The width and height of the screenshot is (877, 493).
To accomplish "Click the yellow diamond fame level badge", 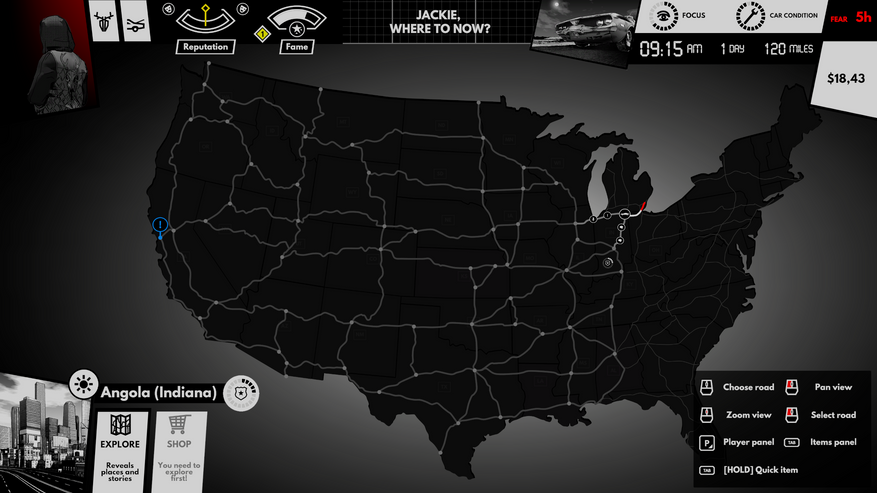I will coord(264,34).
